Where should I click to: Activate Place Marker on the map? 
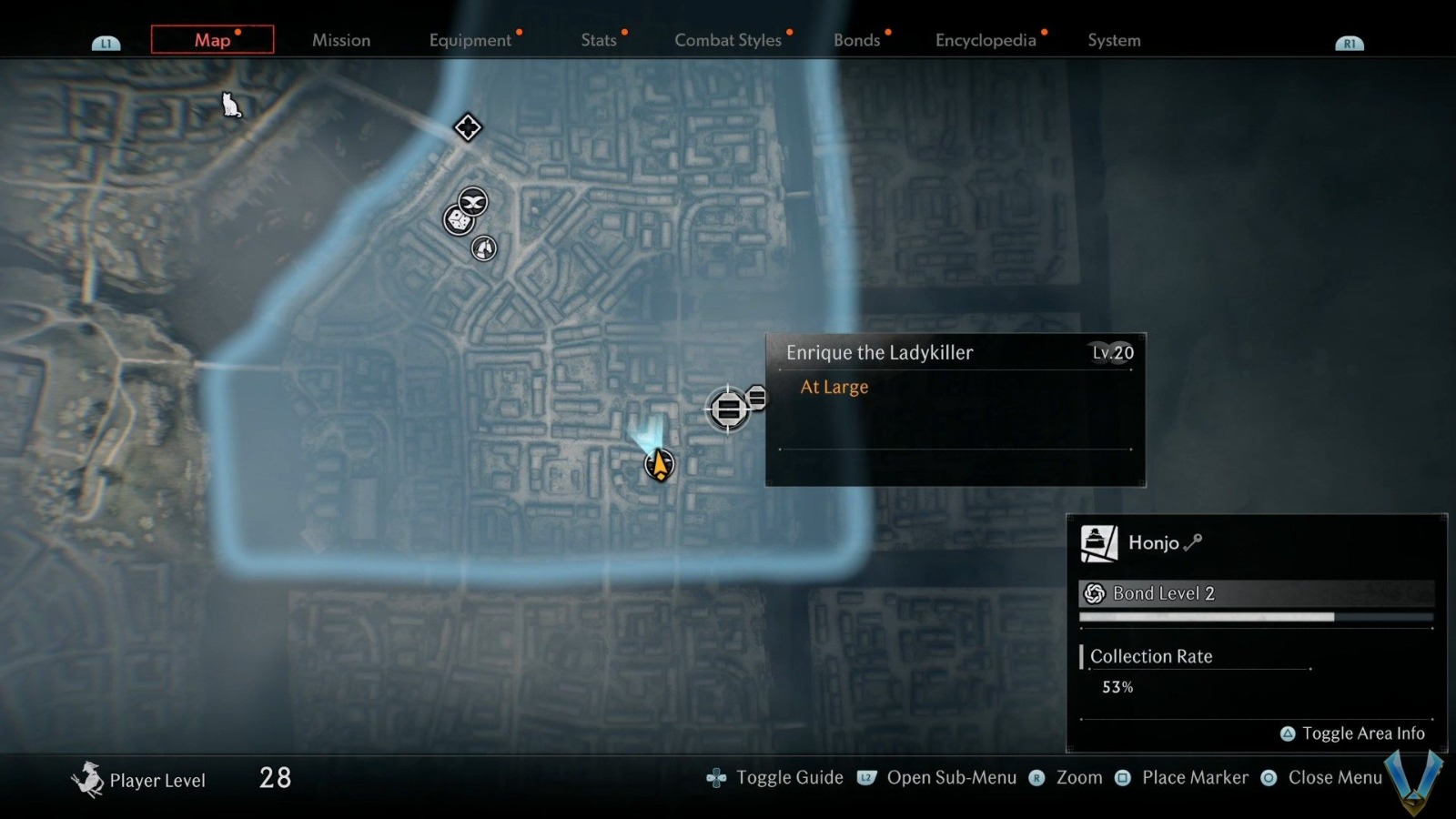point(1196,778)
